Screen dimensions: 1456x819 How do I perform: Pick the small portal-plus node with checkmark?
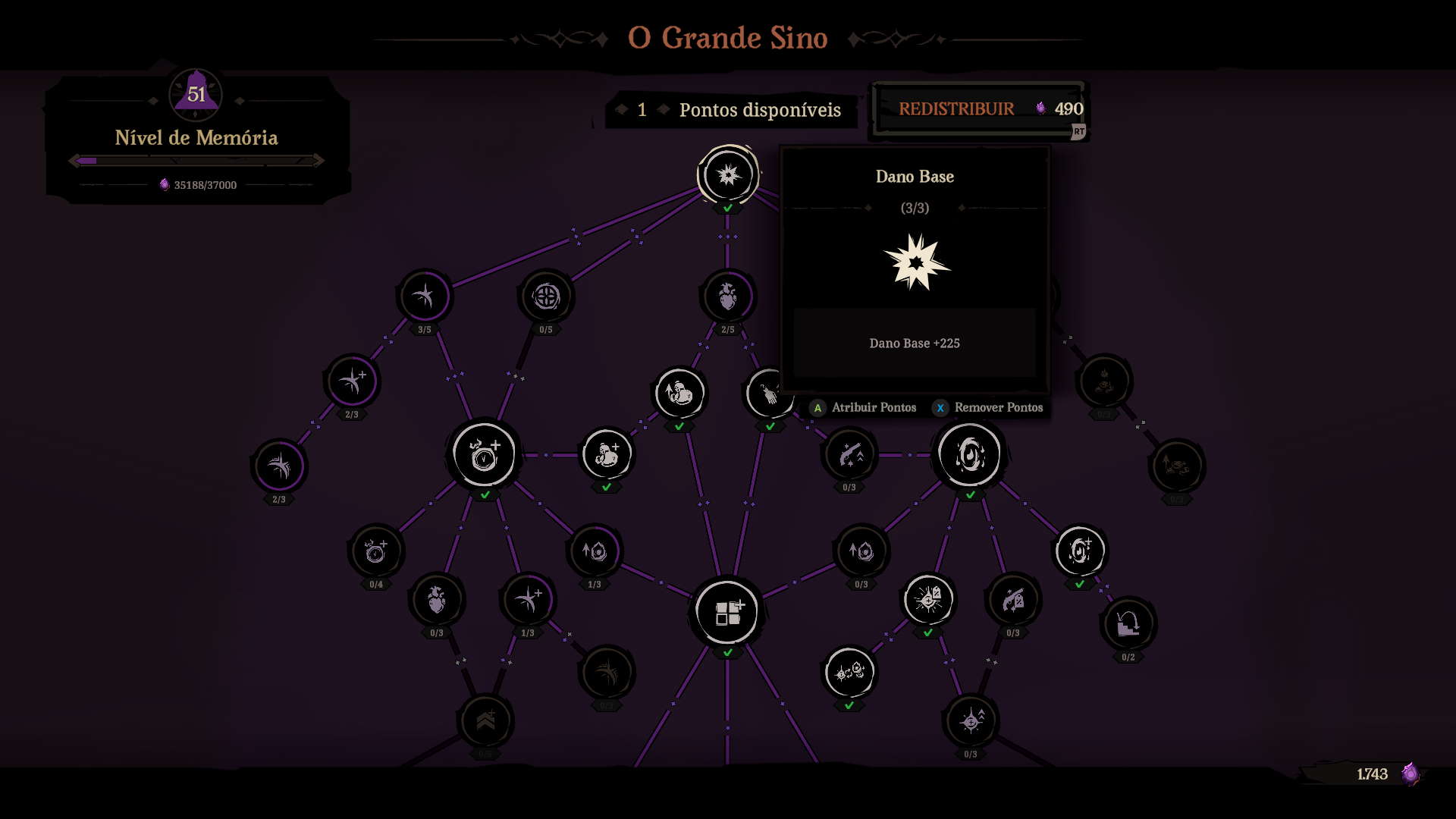(1079, 551)
